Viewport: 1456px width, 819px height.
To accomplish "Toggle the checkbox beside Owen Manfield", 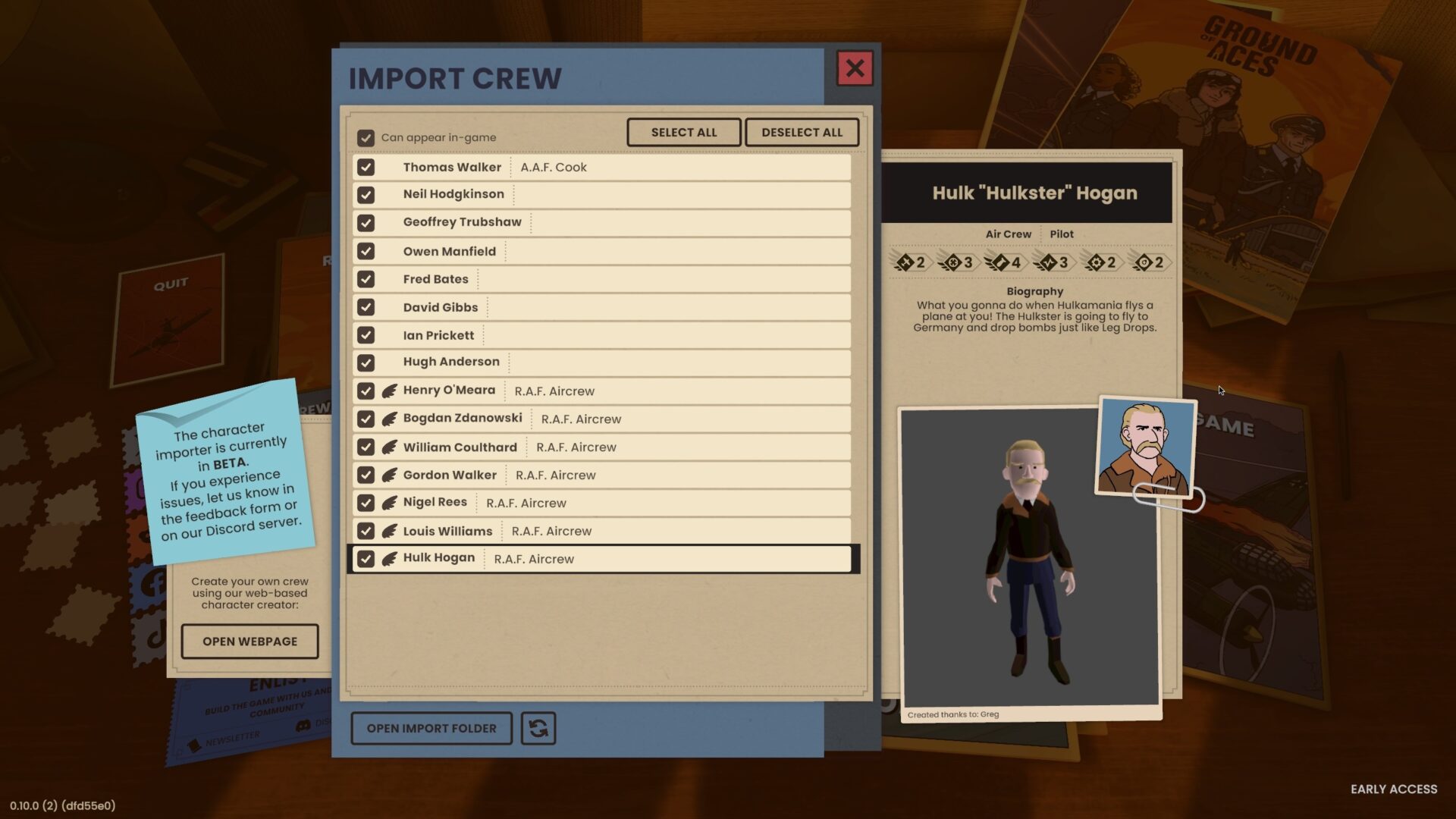I will (366, 251).
